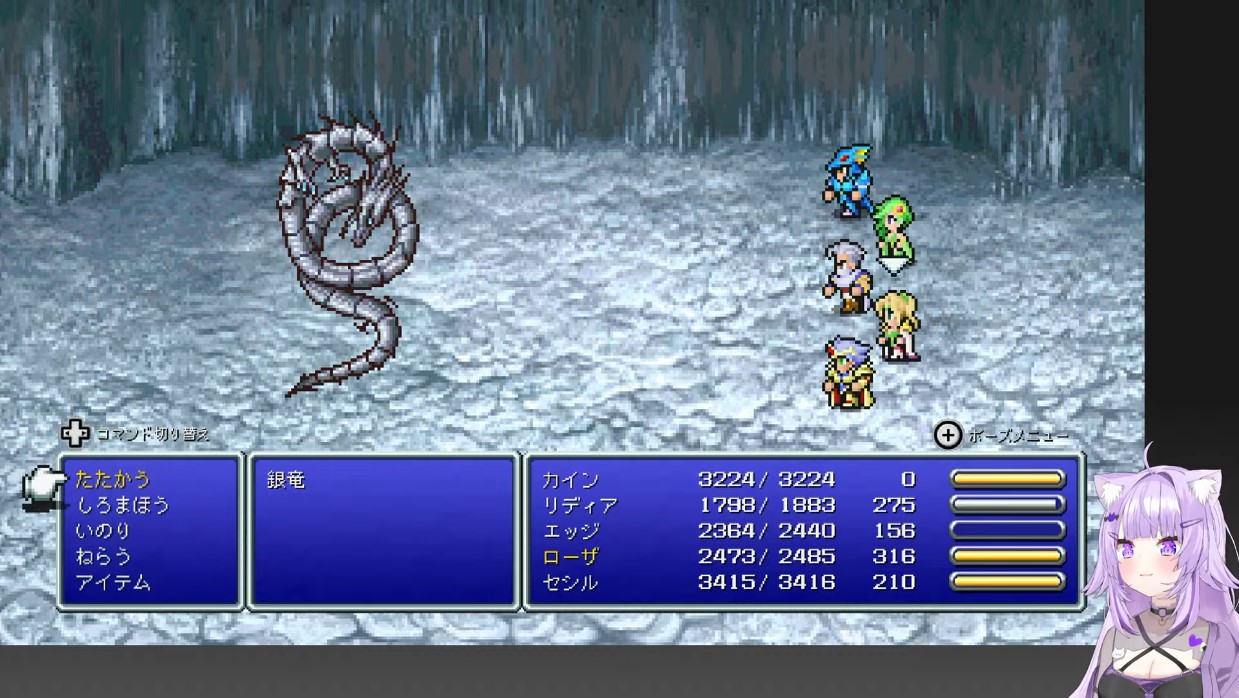Select the たたかう attack command
The height and width of the screenshot is (698, 1239).
pyautogui.click(x=113, y=480)
